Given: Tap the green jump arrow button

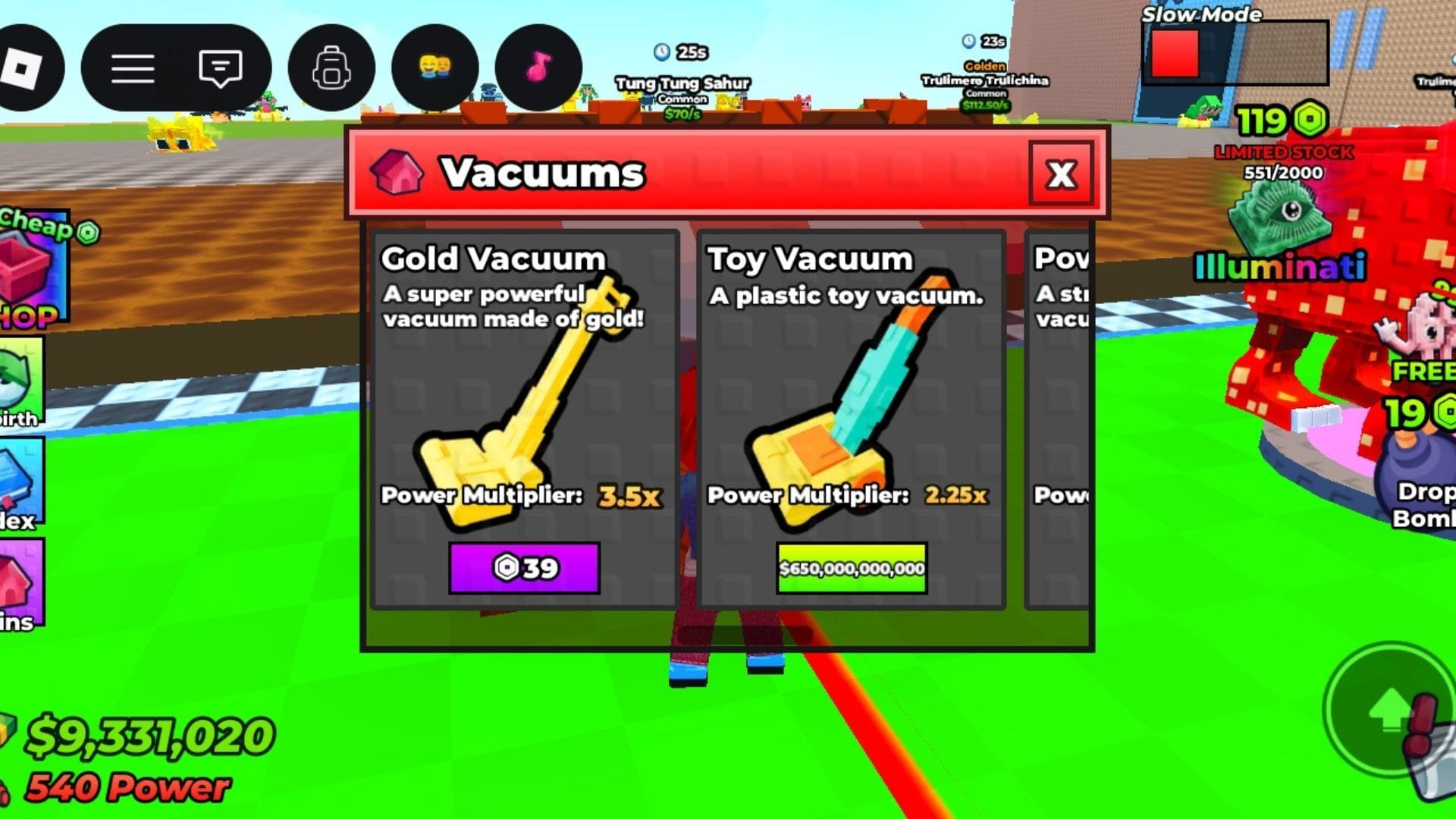Looking at the screenshot, I should pos(1389,710).
